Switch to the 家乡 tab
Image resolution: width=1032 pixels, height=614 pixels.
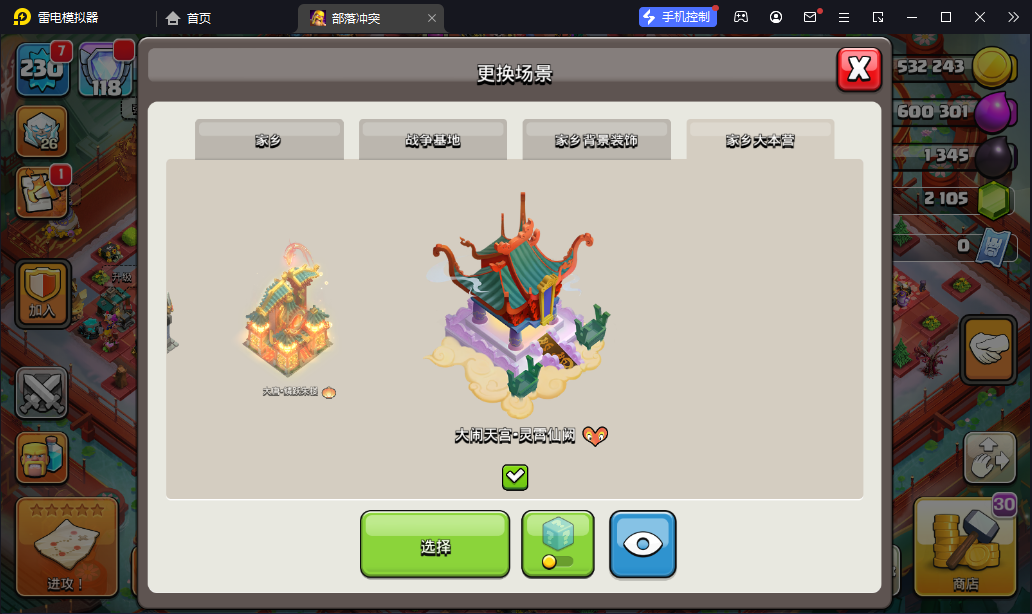tap(269, 140)
